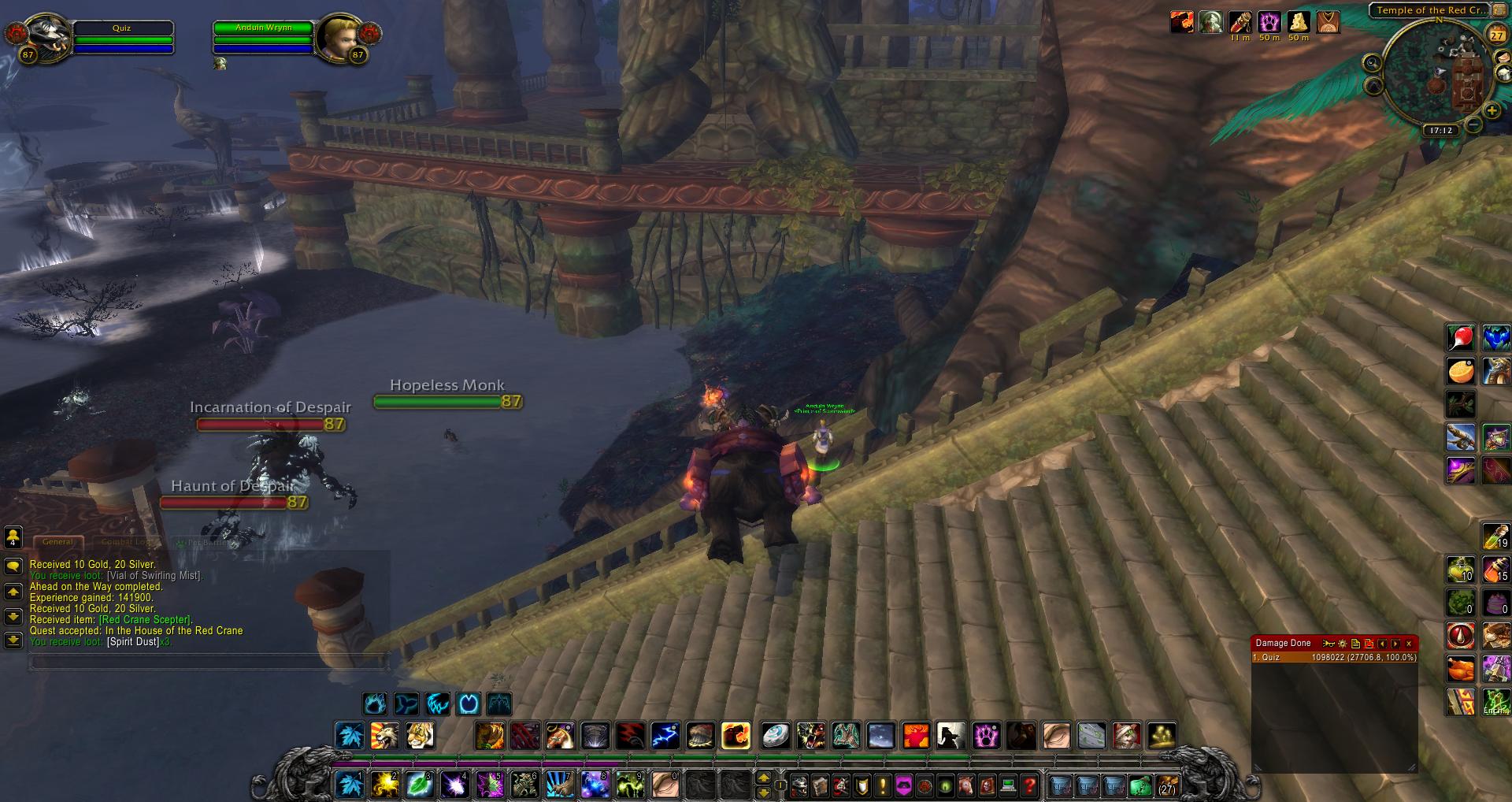Use the blue lightning bolt ability
Viewport: 1512px width, 802px height.
coord(665,736)
